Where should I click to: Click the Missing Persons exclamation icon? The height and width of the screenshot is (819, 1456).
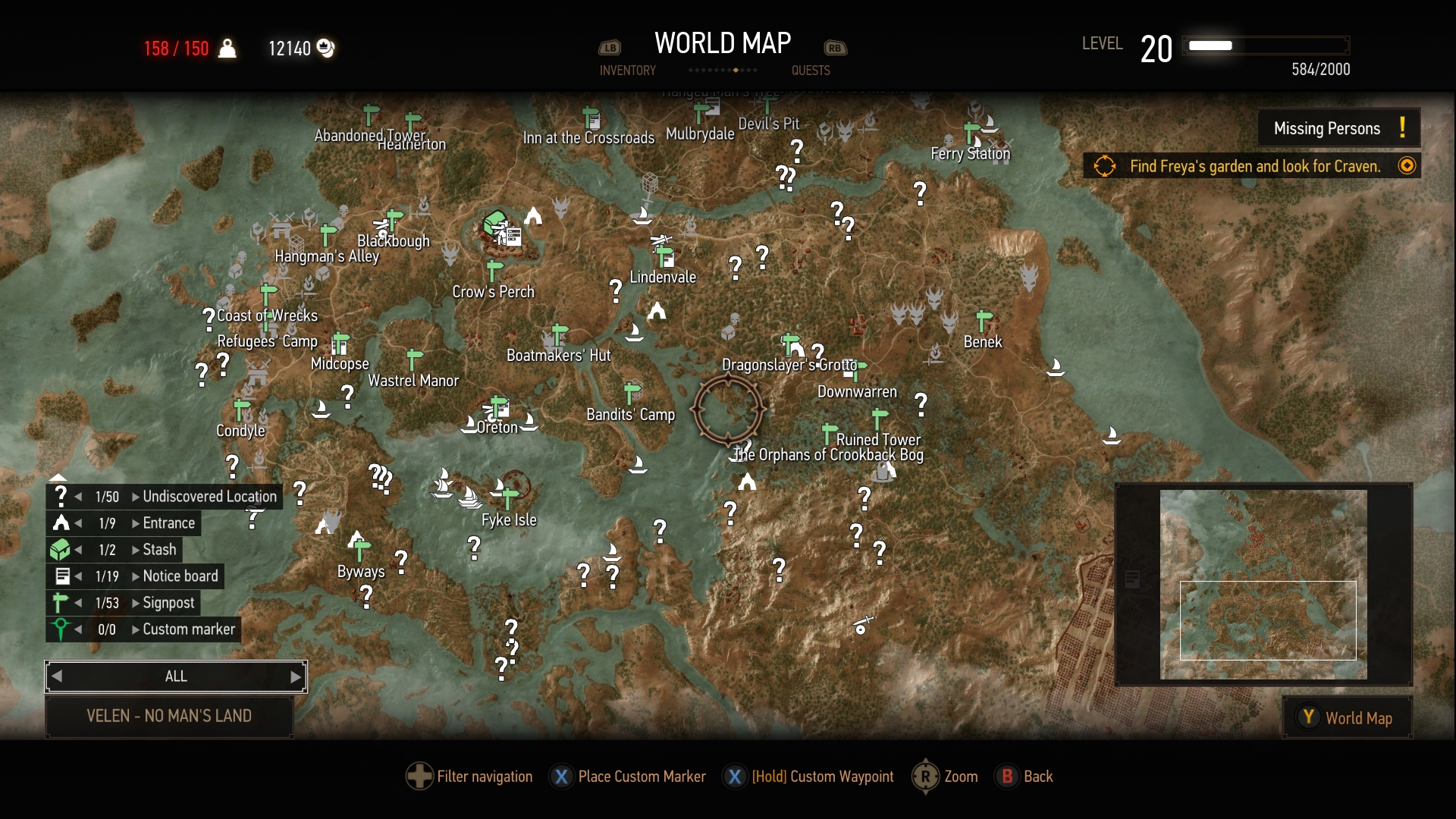[x=1402, y=127]
